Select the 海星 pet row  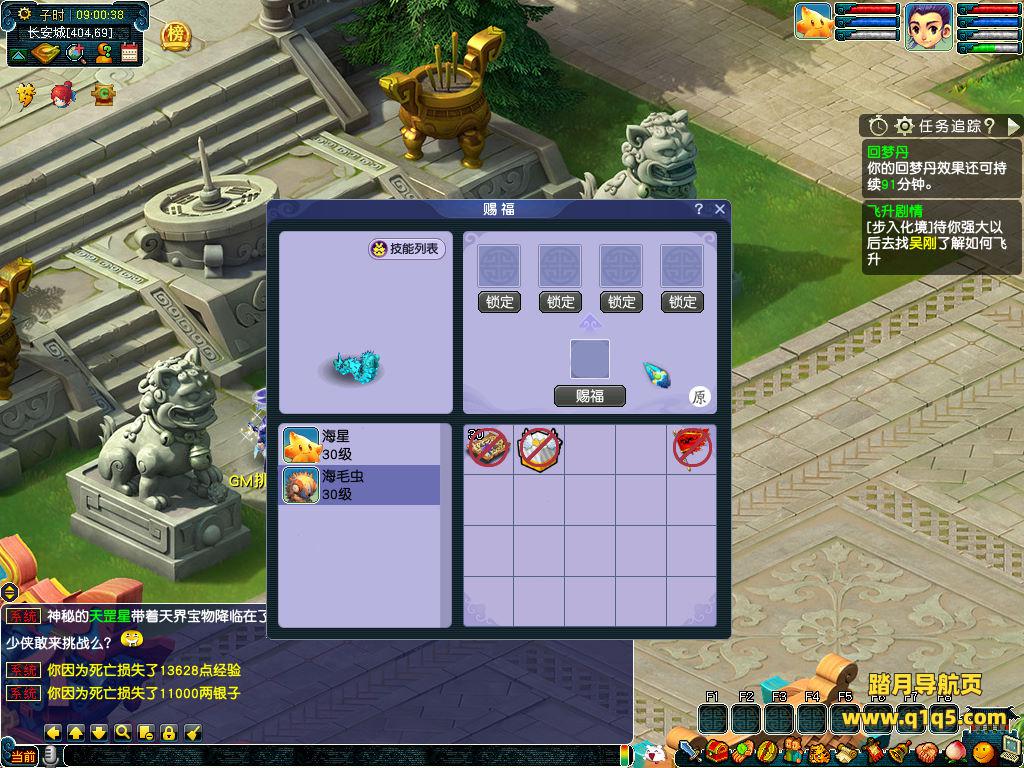point(359,445)
